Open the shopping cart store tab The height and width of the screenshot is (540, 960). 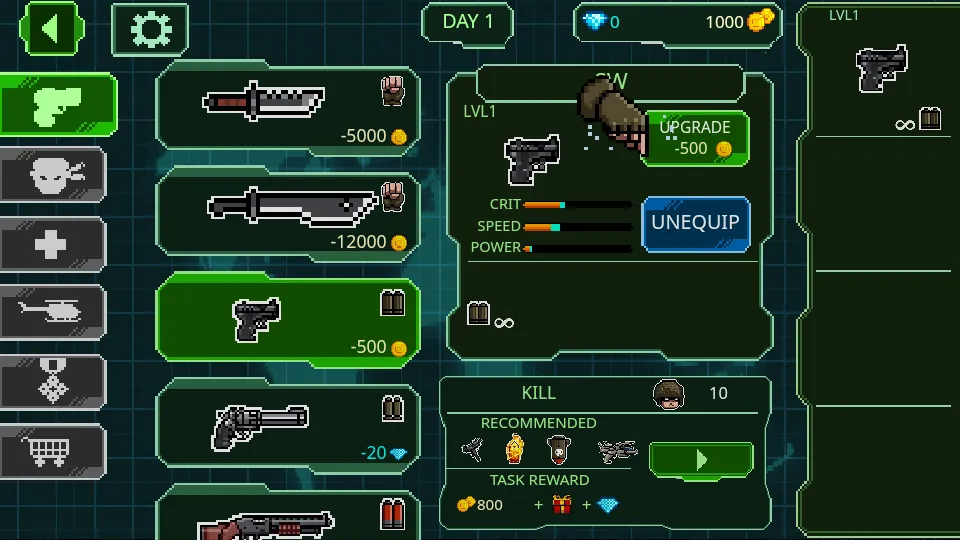[53, 452]
